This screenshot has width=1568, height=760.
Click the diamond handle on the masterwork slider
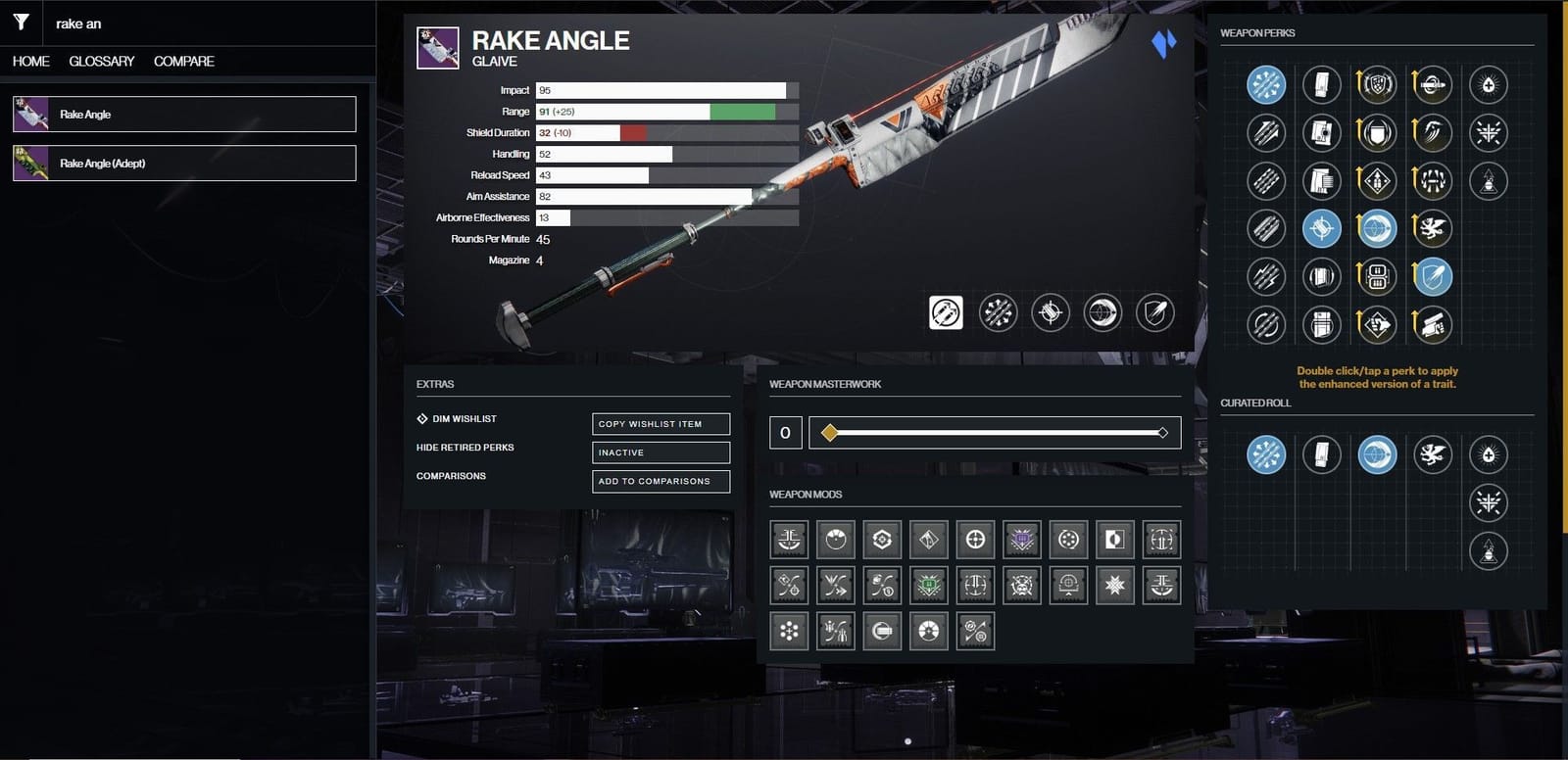coord(828,431)
